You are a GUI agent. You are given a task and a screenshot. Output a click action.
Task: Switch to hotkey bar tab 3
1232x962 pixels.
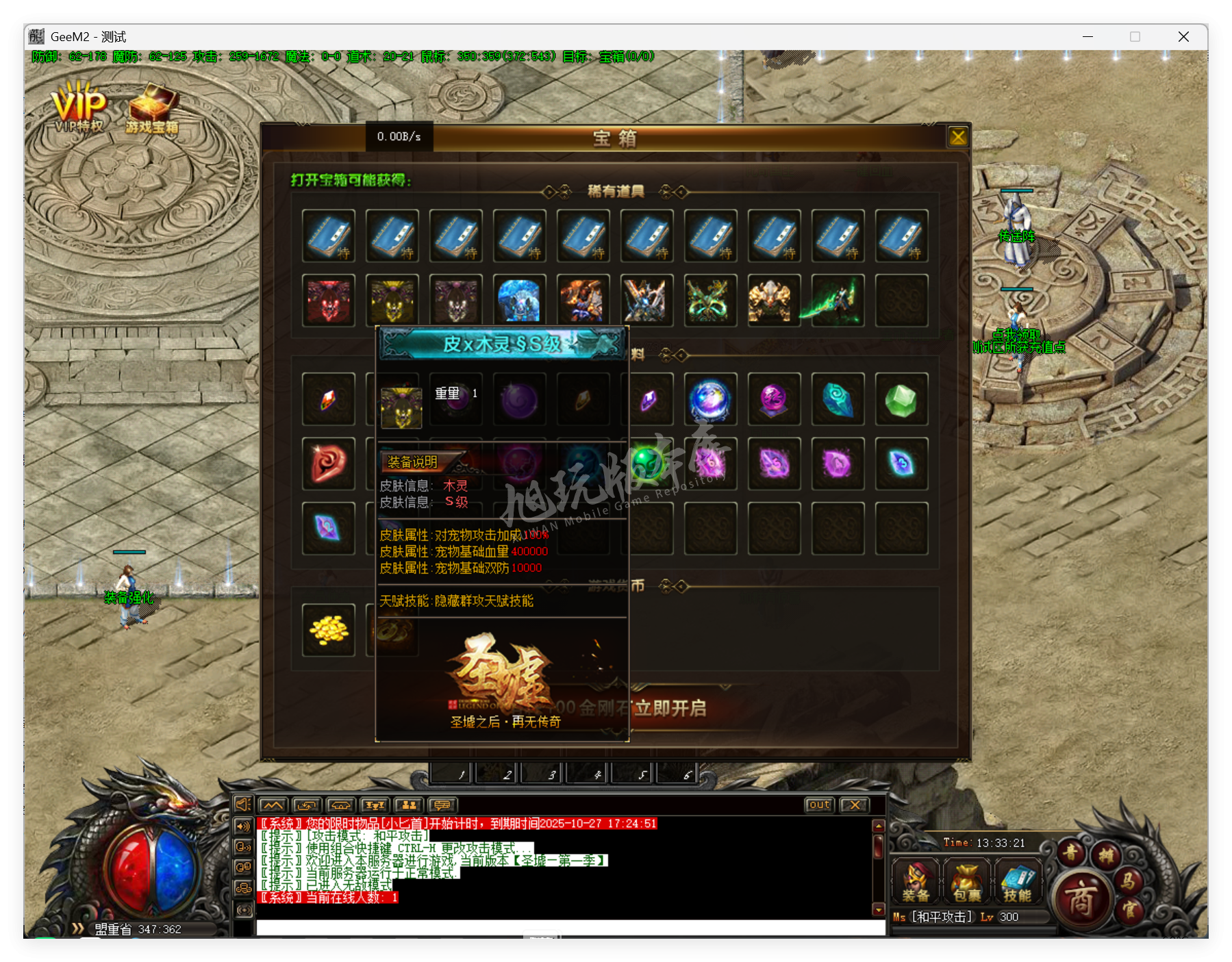tap(542, 773)
